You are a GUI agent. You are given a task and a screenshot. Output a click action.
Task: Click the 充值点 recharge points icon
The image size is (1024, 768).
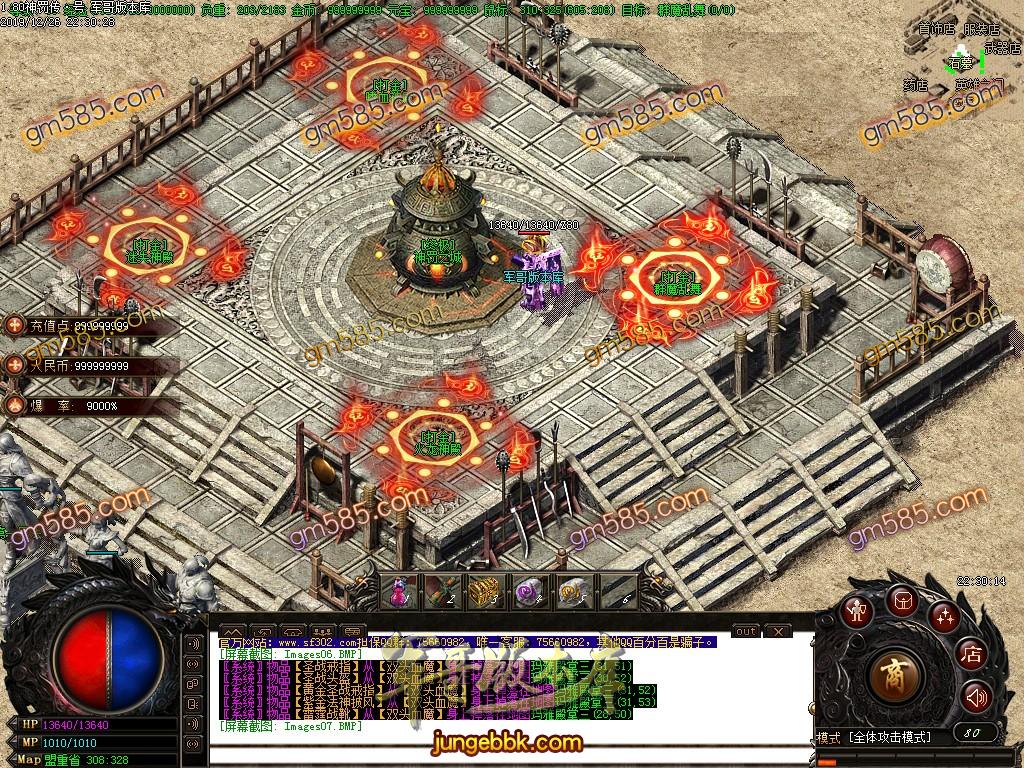click(x=15, y=325)
